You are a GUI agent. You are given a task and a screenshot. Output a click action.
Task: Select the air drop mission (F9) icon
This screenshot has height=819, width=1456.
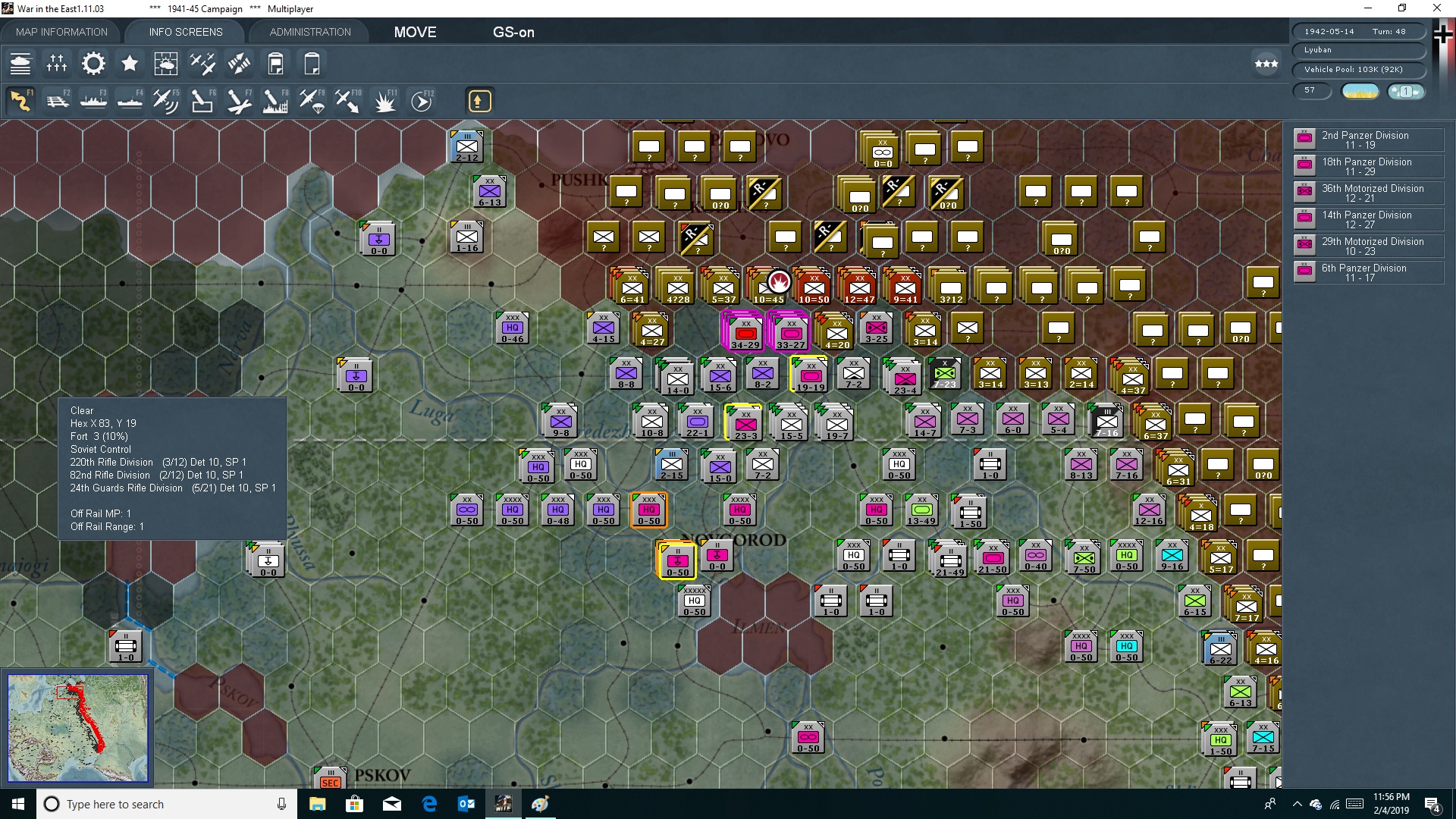click(311, 100)
